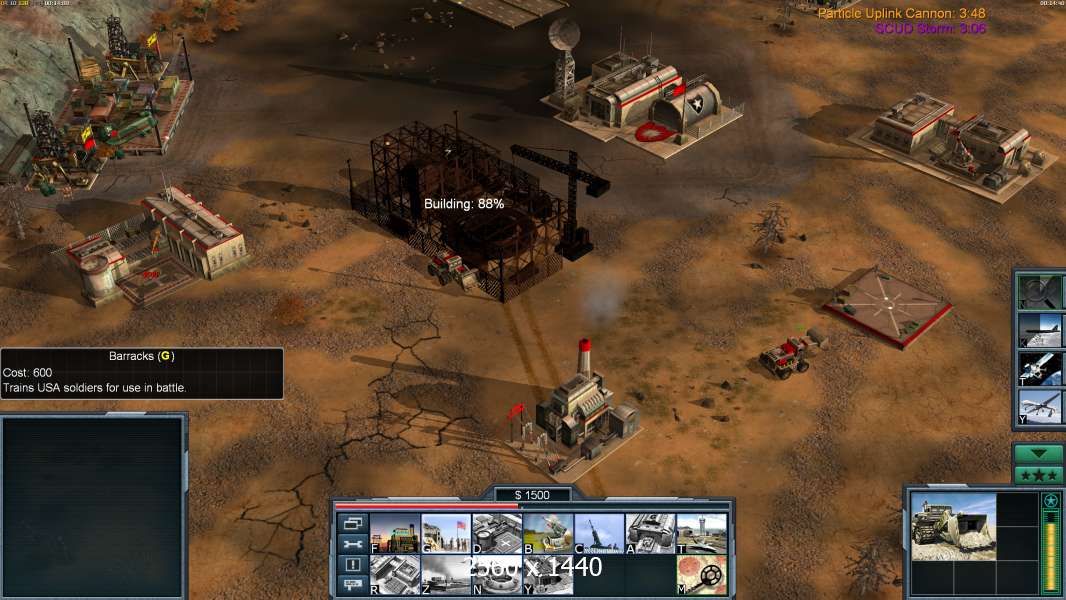This screenshot has height=600, width=1066.
Task: Click the grayed-out build icon labeled Y
Action: (548, 574)
